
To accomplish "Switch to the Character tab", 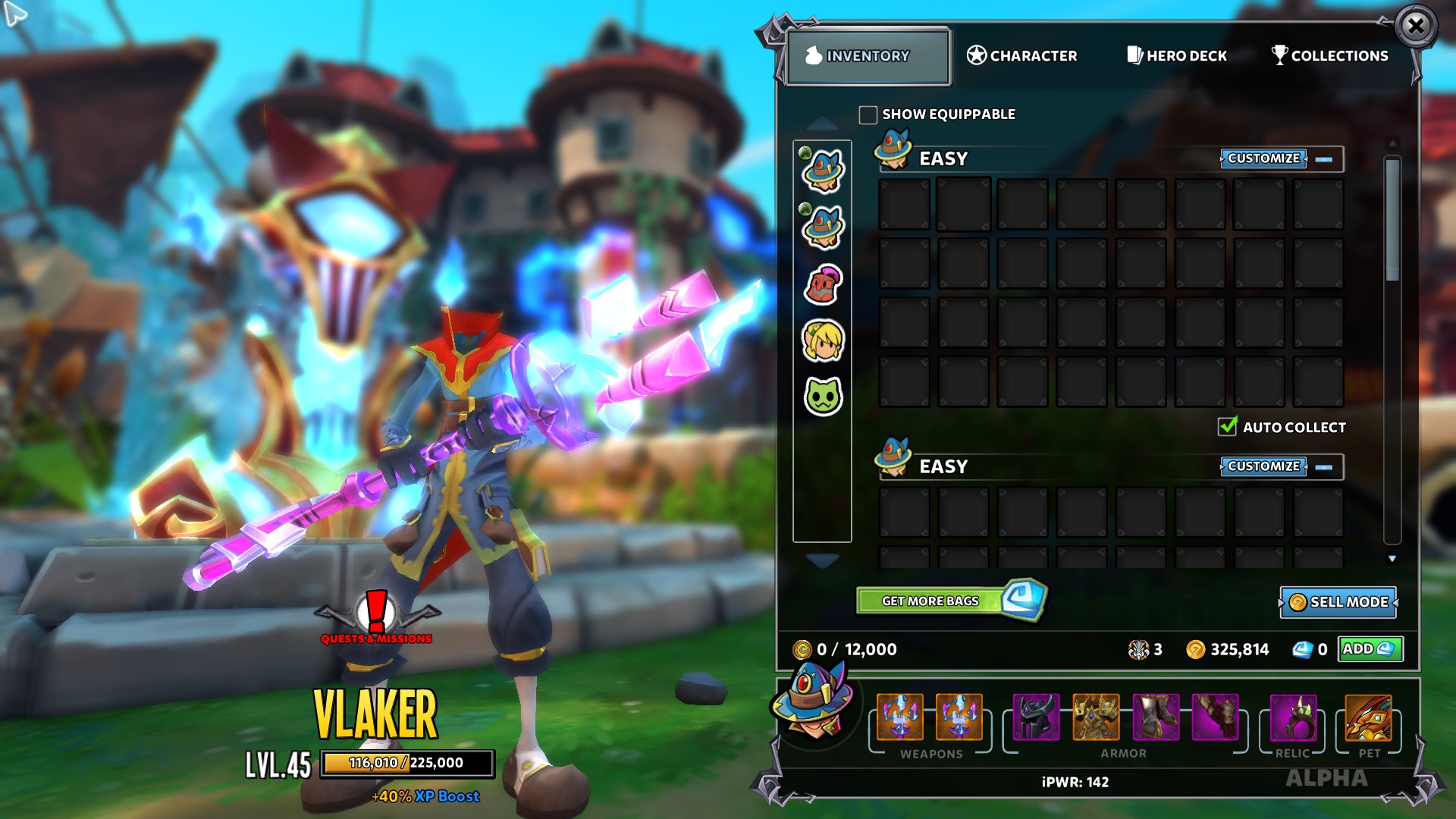I will coord(1023,55).
